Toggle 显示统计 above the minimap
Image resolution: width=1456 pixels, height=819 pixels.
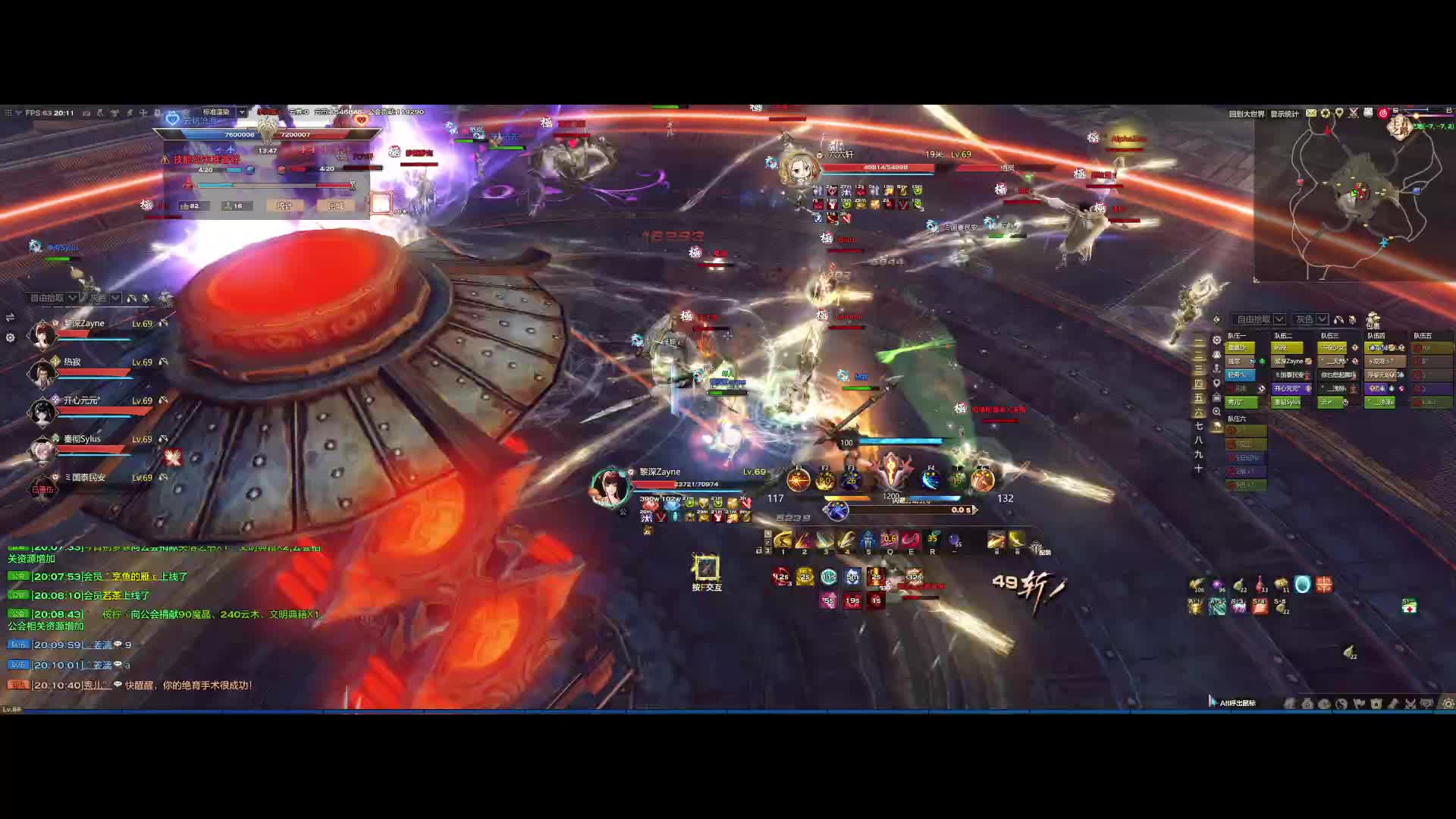pyautogui.click(x=1285, y=114)
